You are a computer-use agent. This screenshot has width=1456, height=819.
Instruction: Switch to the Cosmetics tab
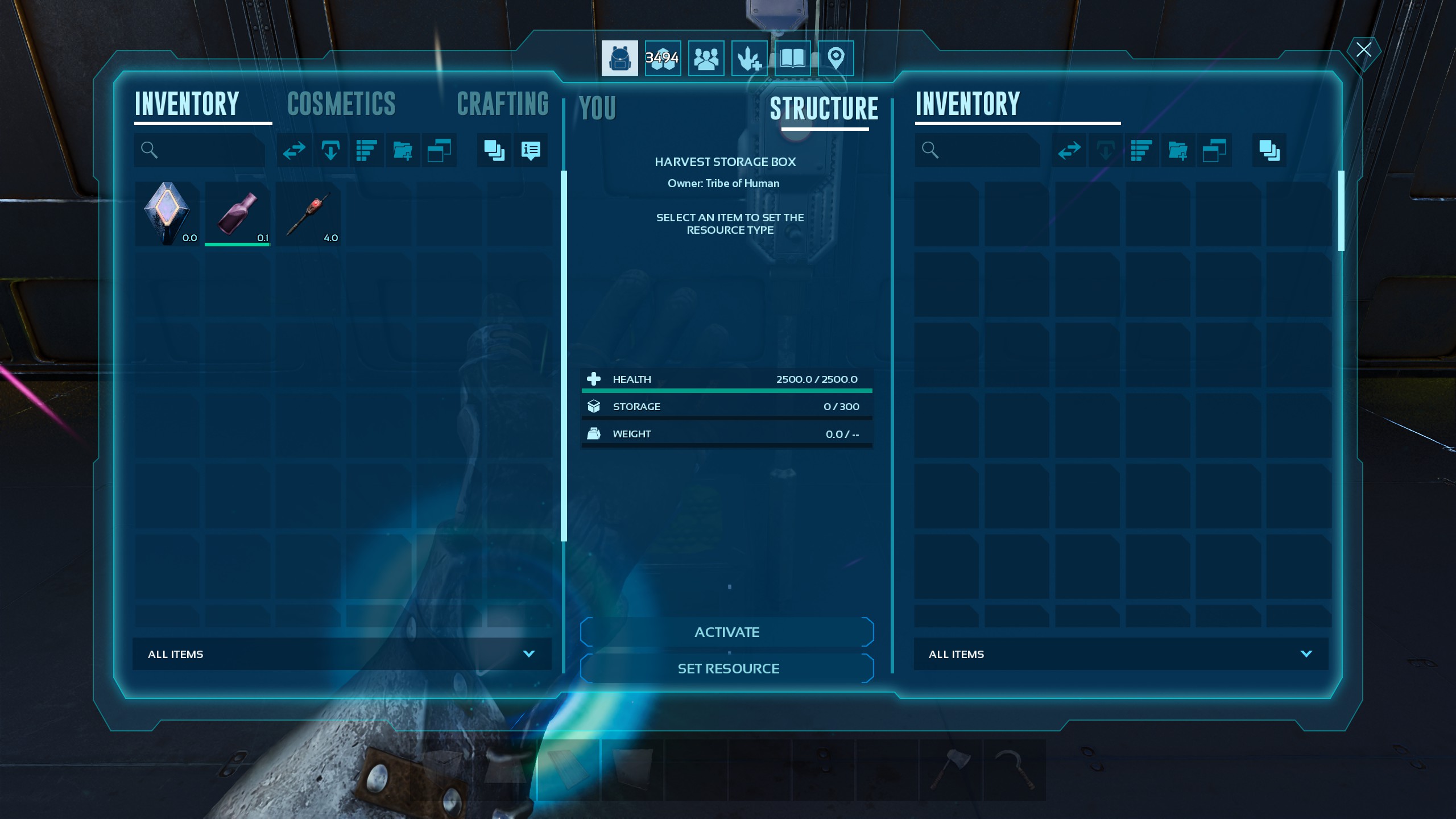tap(341, 104)
